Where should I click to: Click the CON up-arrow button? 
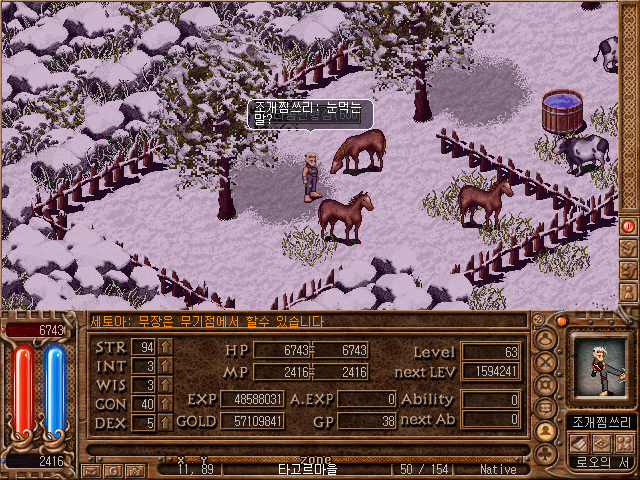click(165, 404)
